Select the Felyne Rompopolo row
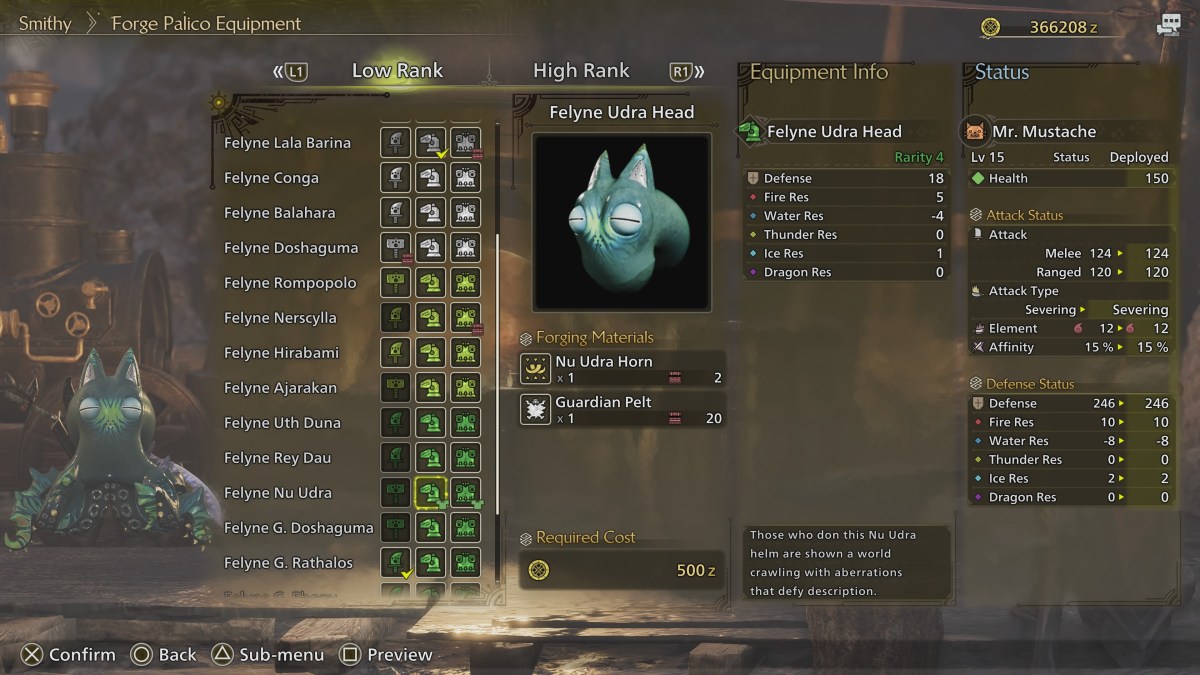 (x=290, y=283)
